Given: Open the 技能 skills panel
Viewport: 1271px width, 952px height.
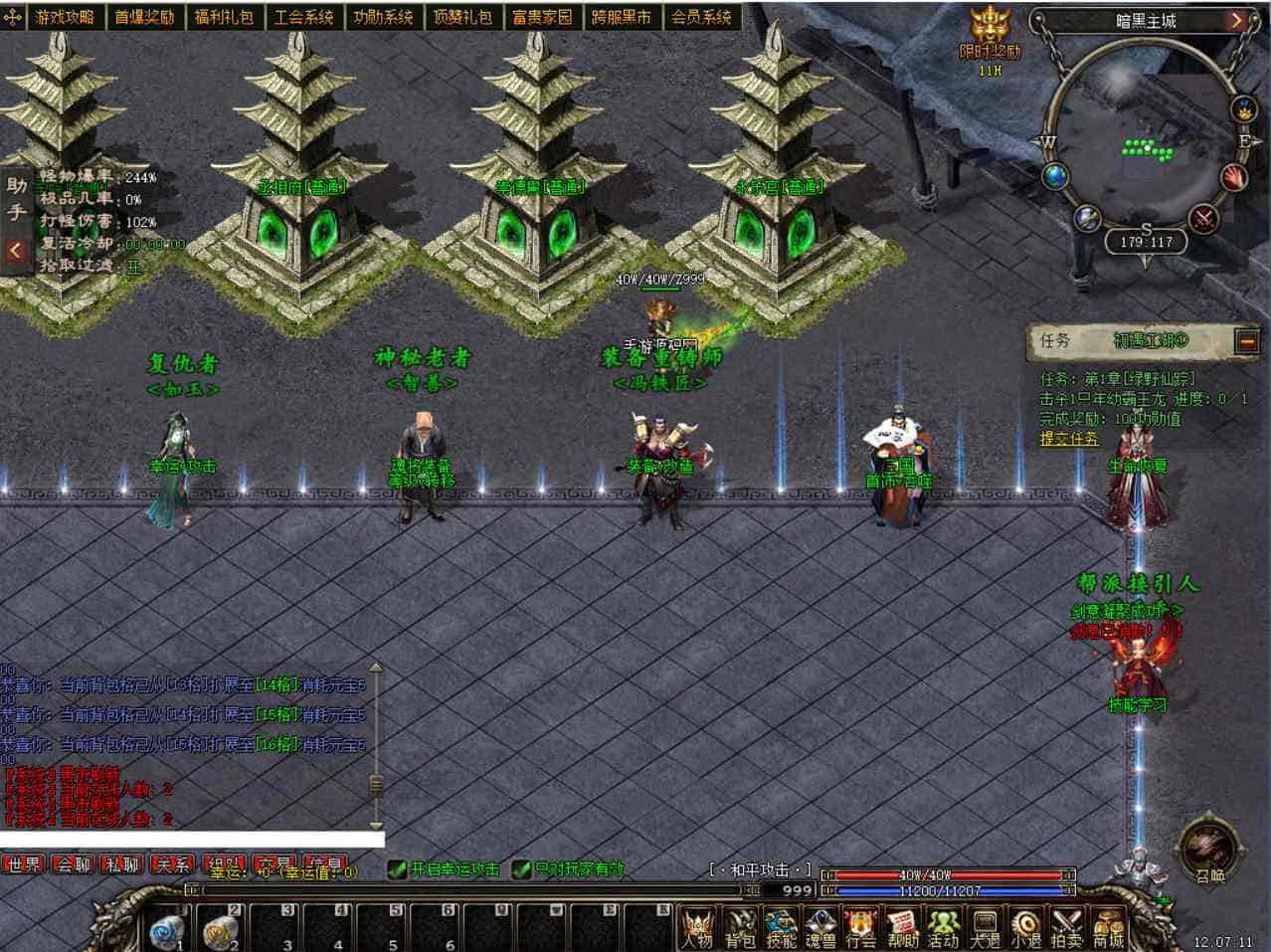Looking at the screenshot, I should tap(781, 927).
